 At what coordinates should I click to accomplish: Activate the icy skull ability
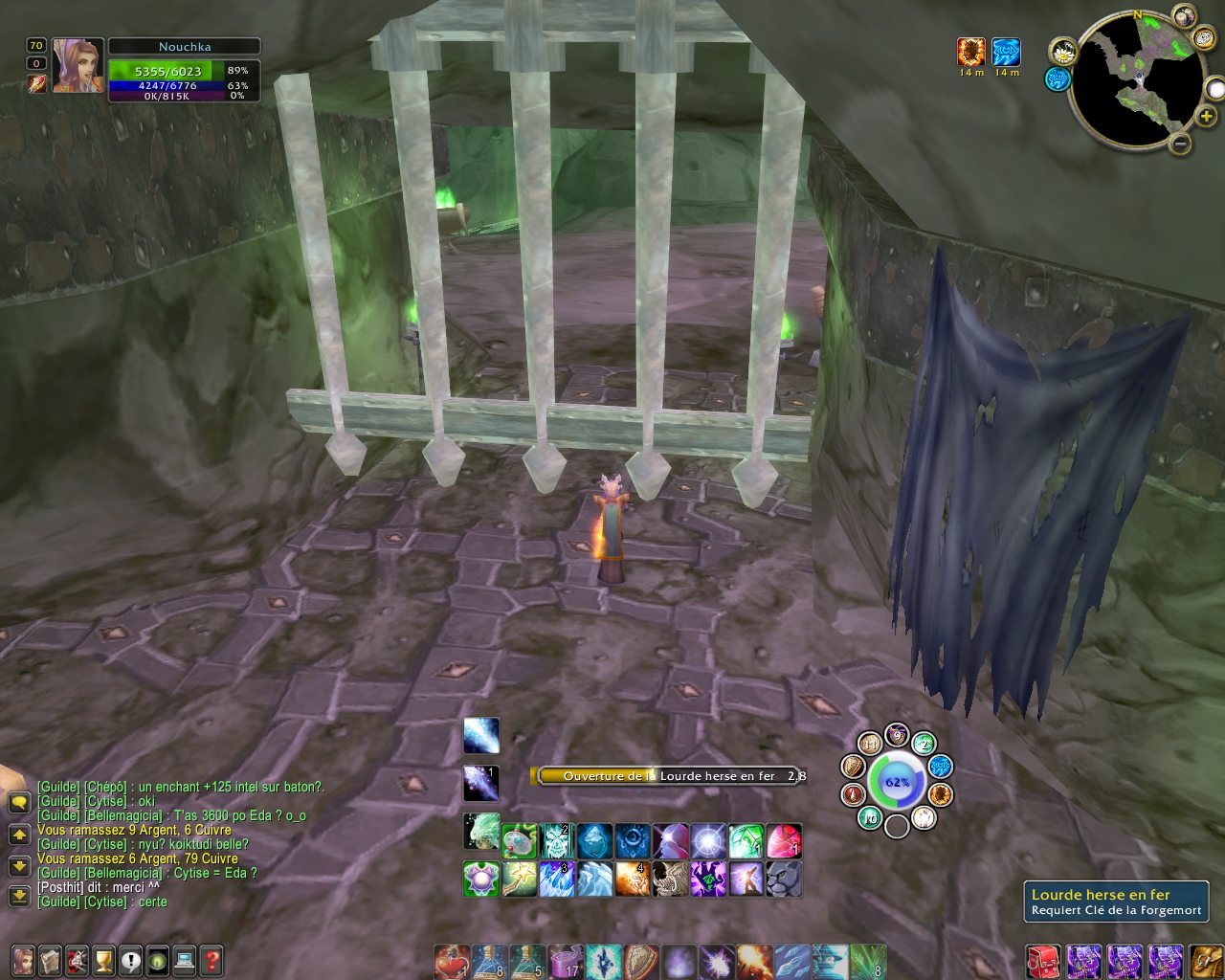(556, 841)
